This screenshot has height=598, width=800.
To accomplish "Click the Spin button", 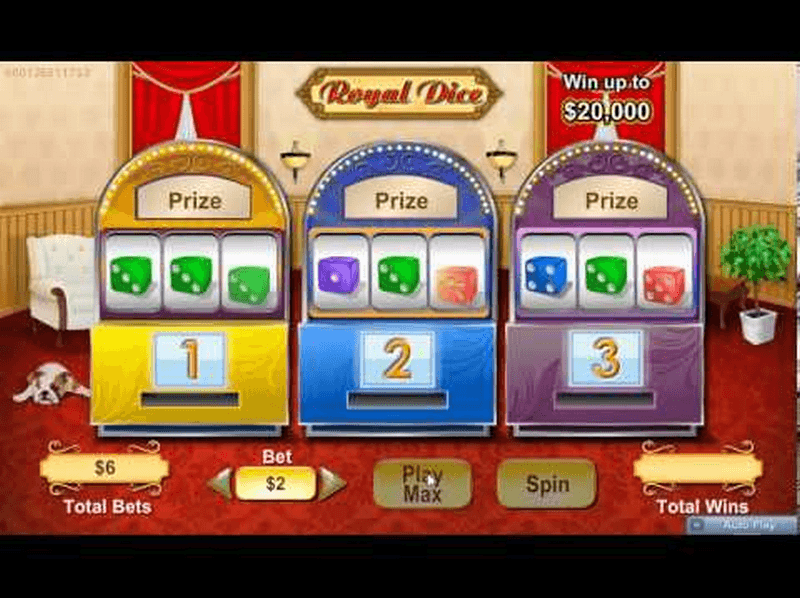I will pos(546,484).
